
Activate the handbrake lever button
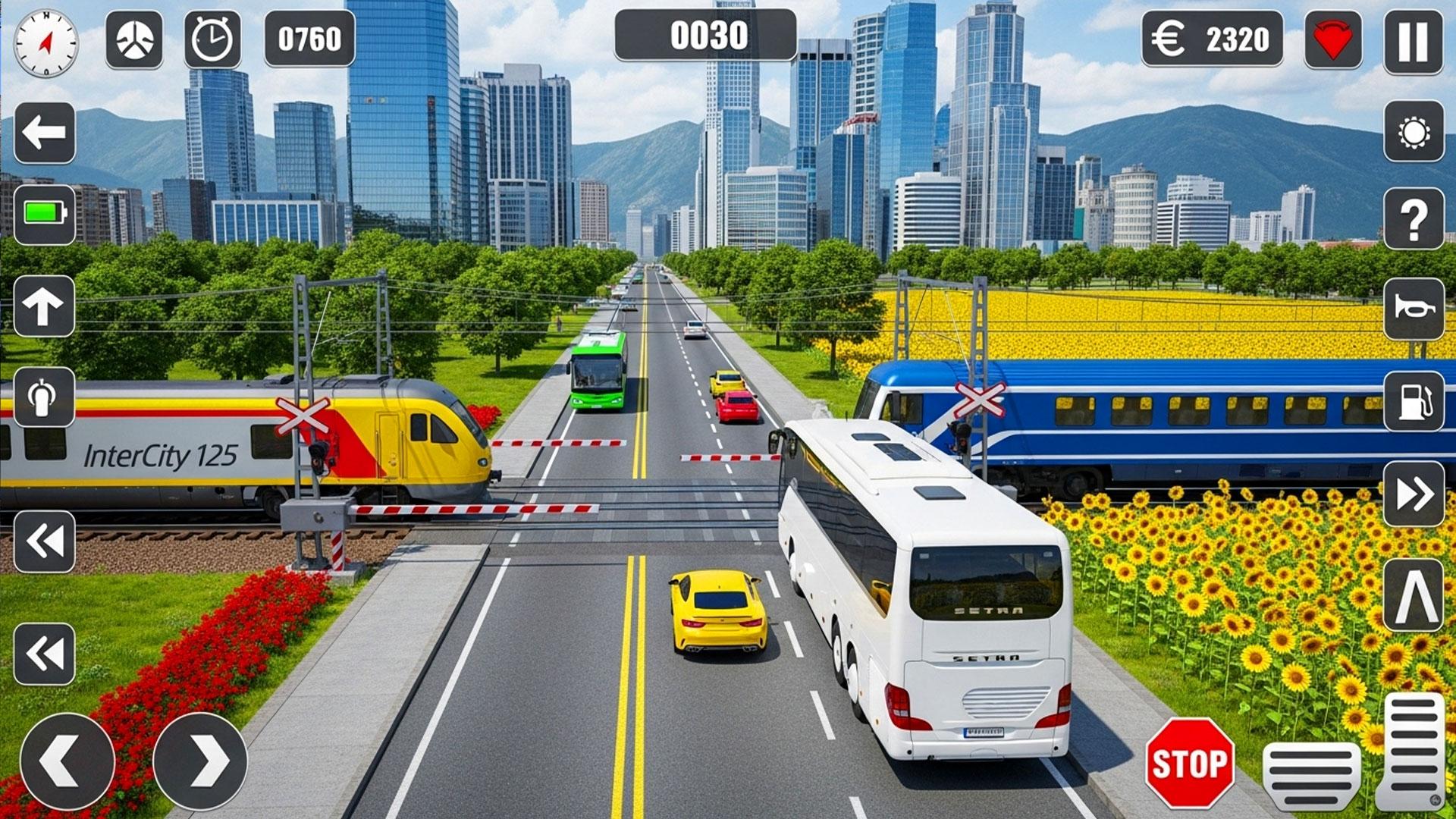point(44,397)
